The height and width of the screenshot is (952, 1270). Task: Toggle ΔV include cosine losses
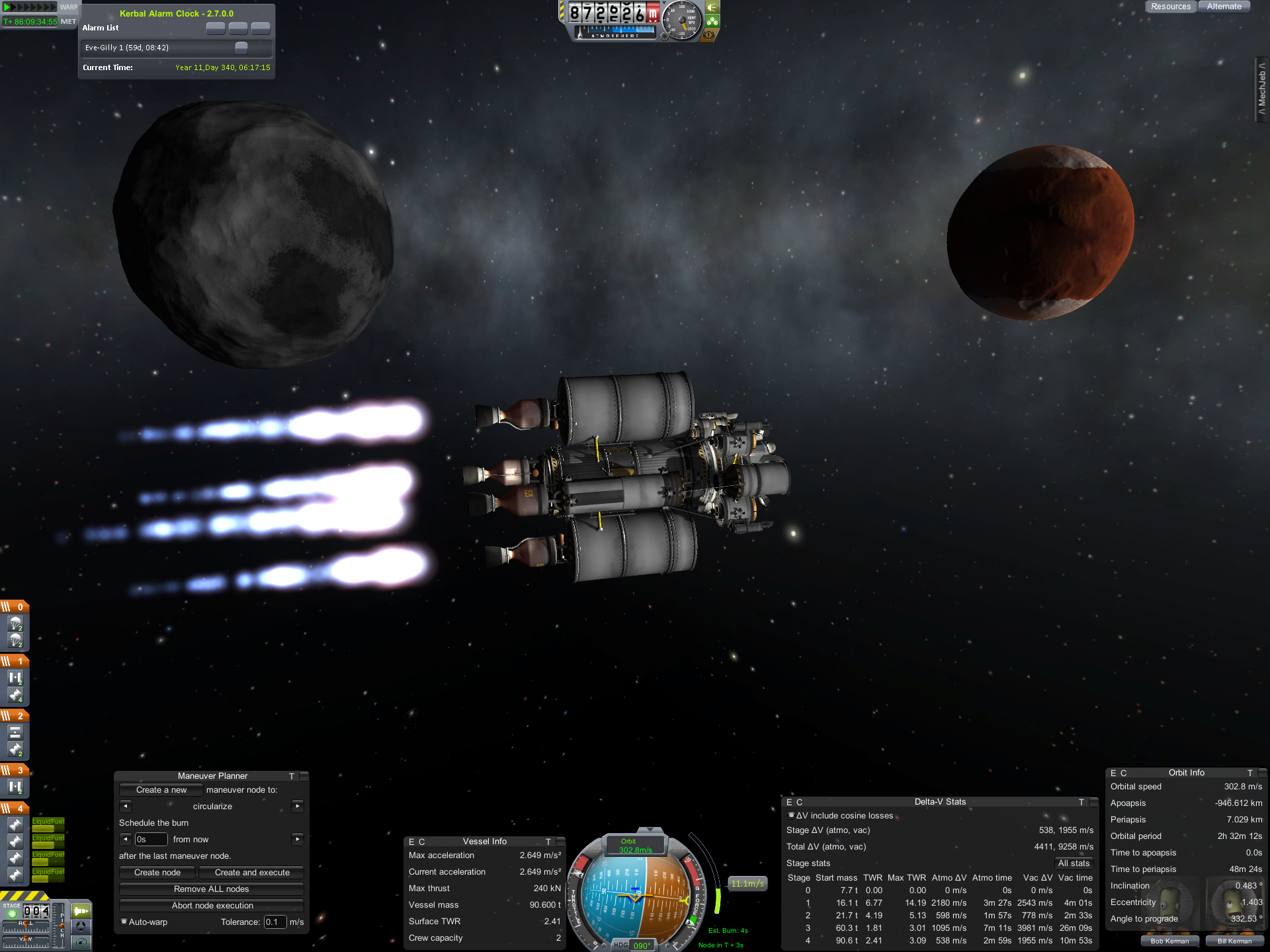[x=791, y=815]
